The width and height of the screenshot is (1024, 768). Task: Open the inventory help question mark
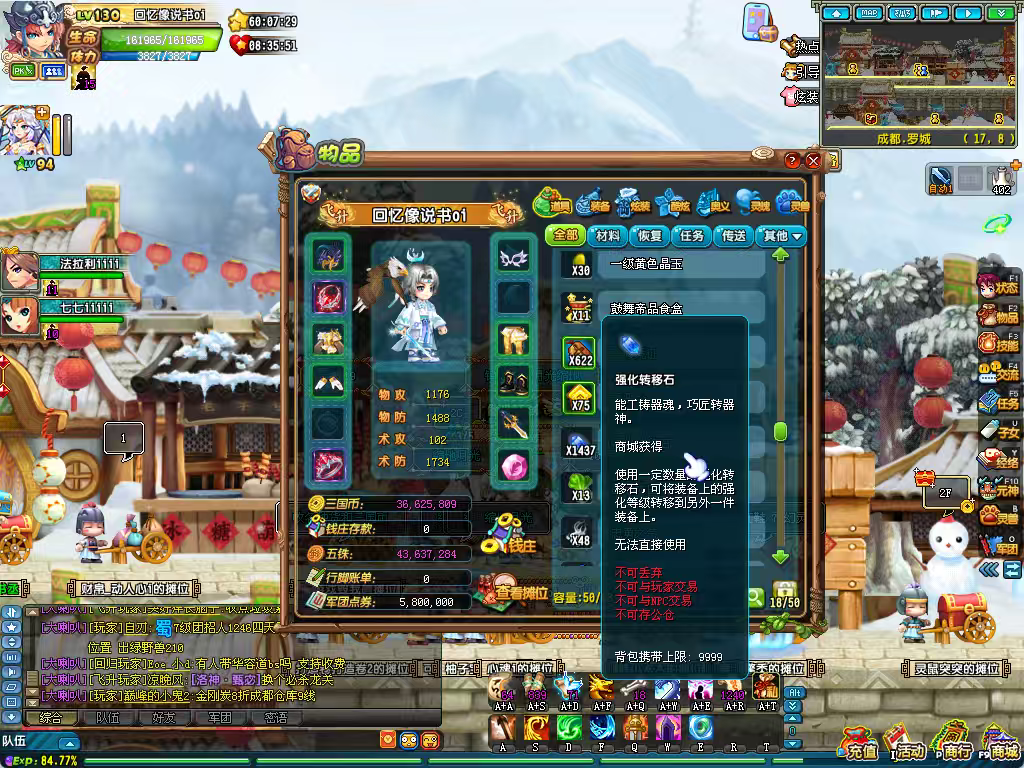(x=792, y=160)
